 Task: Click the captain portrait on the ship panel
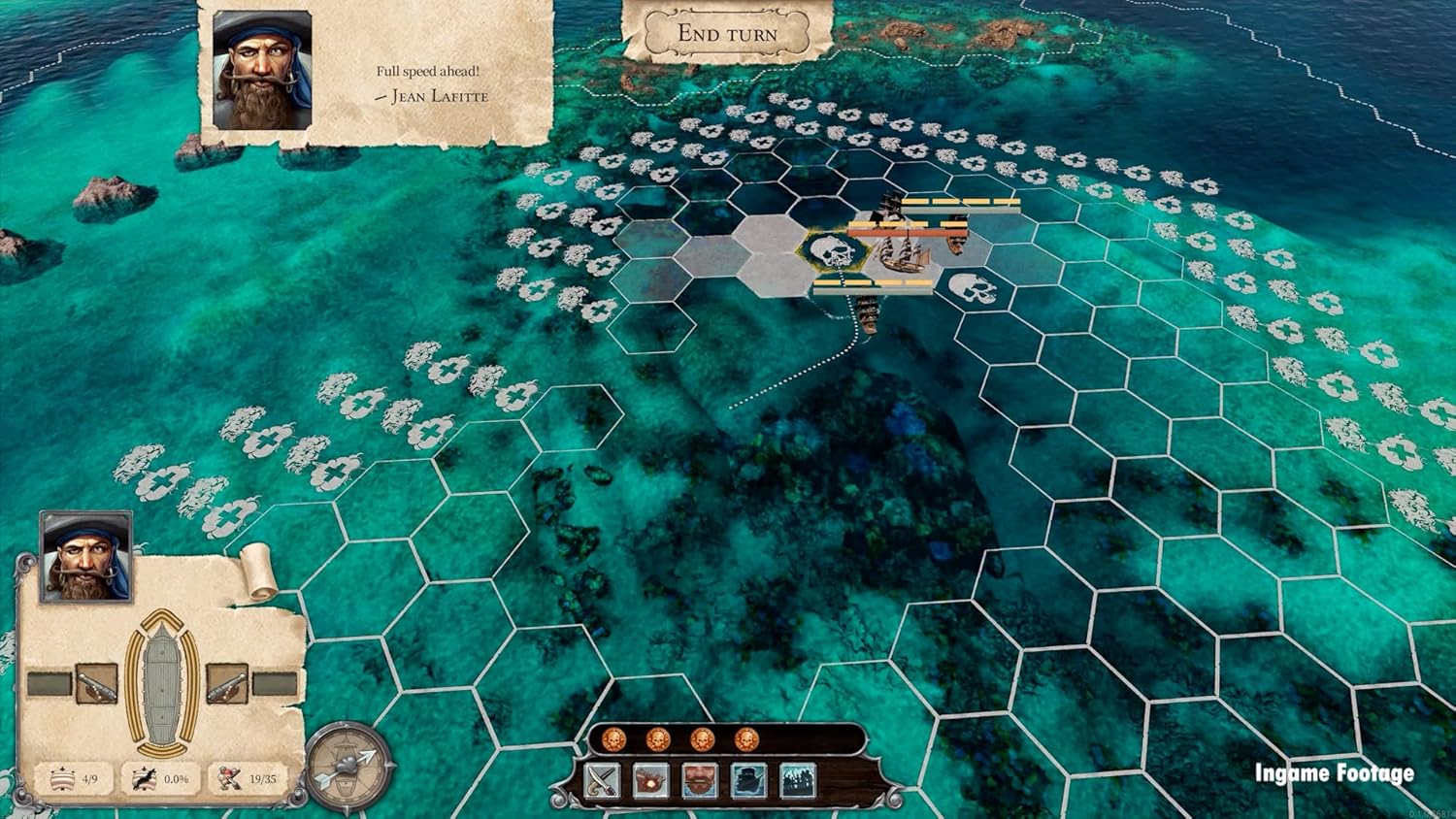(x=85, y=557)
